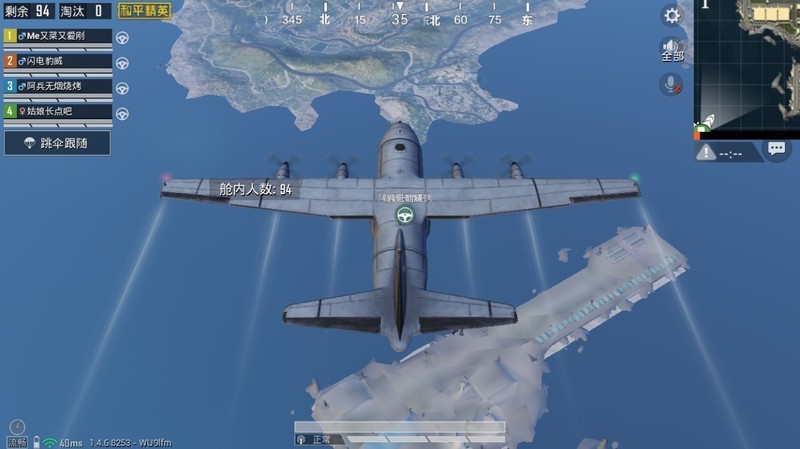Click steering wheel icon beside 姑娘长点吧
This screenshot has height=449, width=800.
pos(122,112)
